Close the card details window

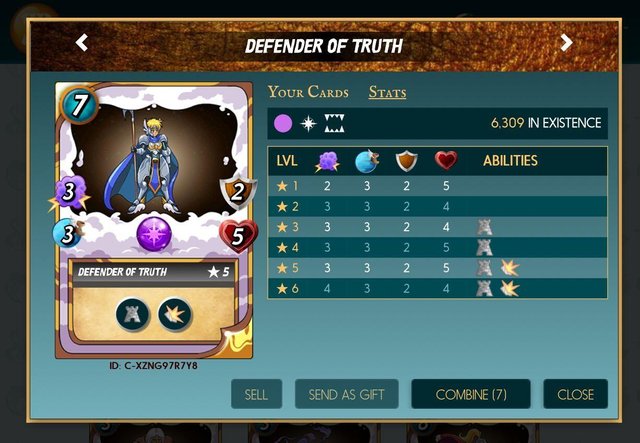pos(575,394)
